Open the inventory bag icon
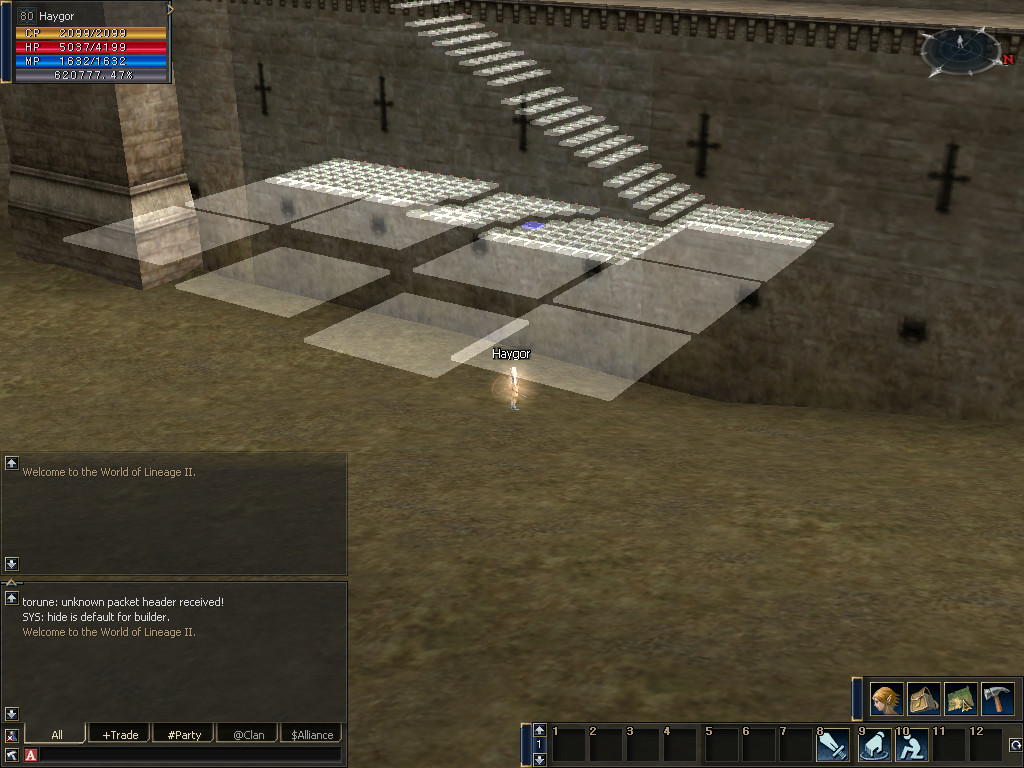Screen dimensions: 1024x768 point(923,699)
